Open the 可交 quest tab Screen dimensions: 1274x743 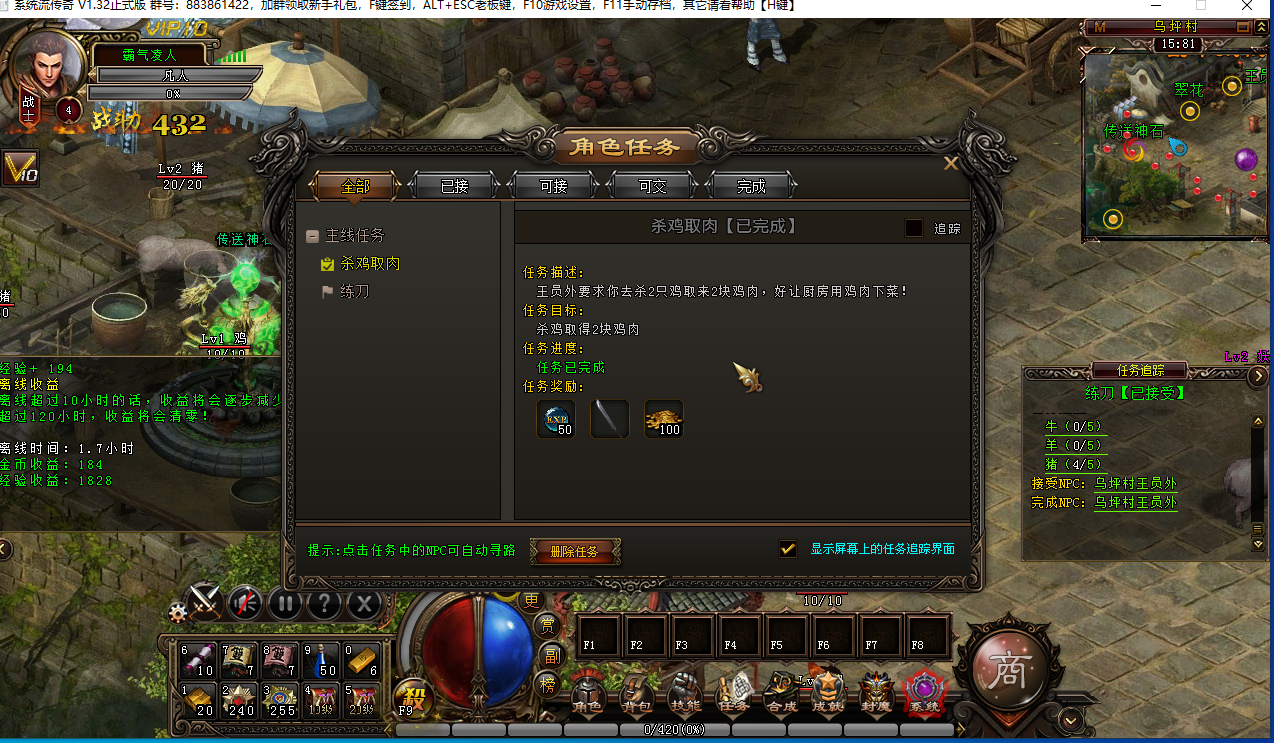point(652,186)
